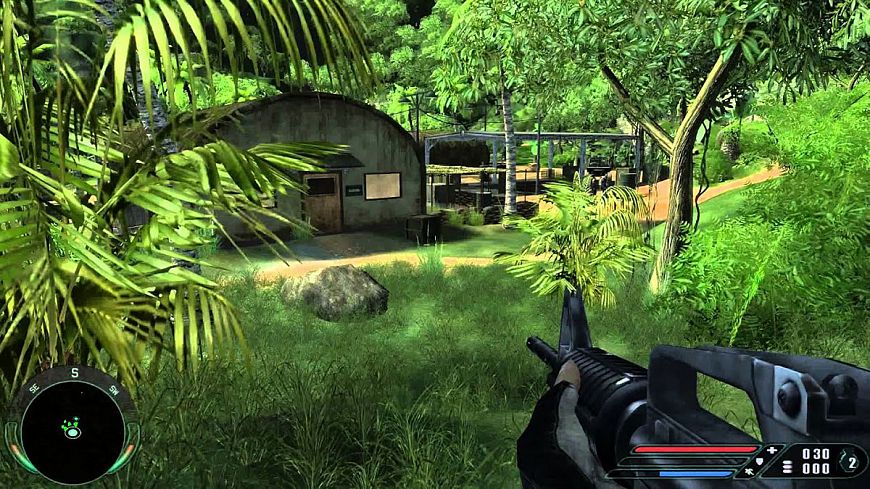Click the compass heading strip above the radar
The image size is (870, 489).
(72, 379)
